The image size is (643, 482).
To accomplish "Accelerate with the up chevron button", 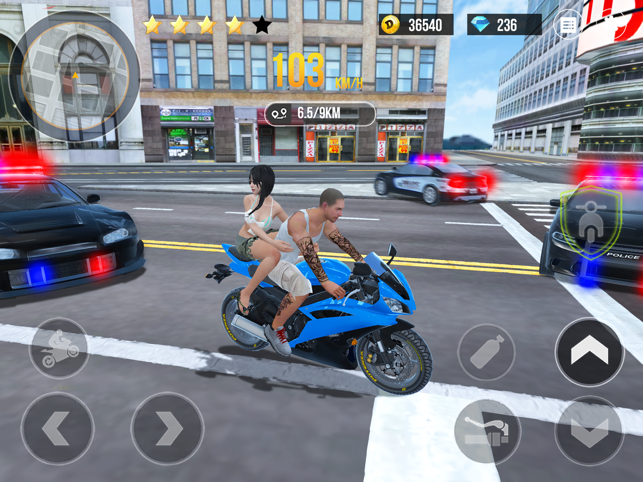I will click(589, 351).
